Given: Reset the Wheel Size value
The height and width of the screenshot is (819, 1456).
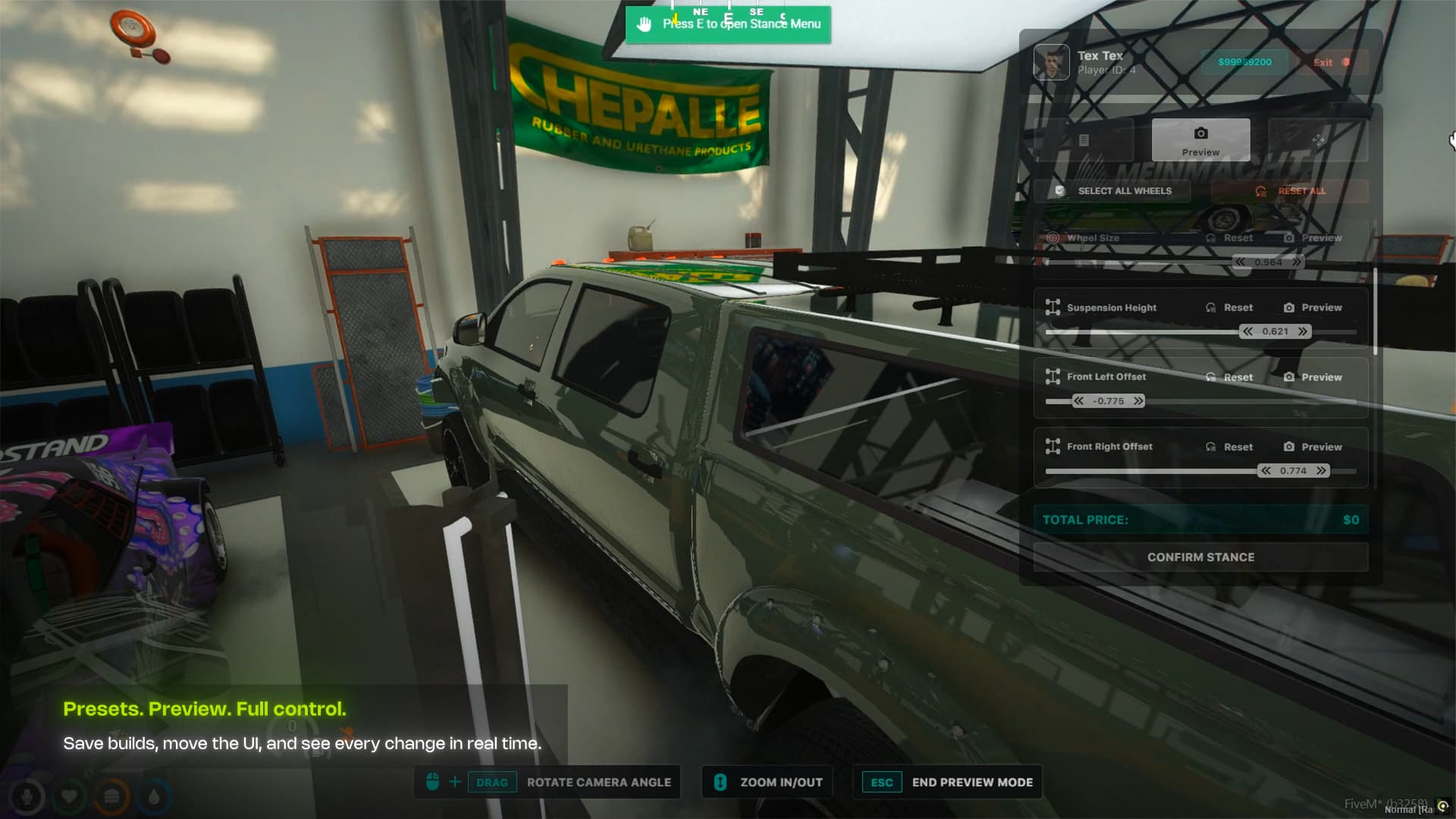Looking at the screenshot, I should coord(1230,238).
